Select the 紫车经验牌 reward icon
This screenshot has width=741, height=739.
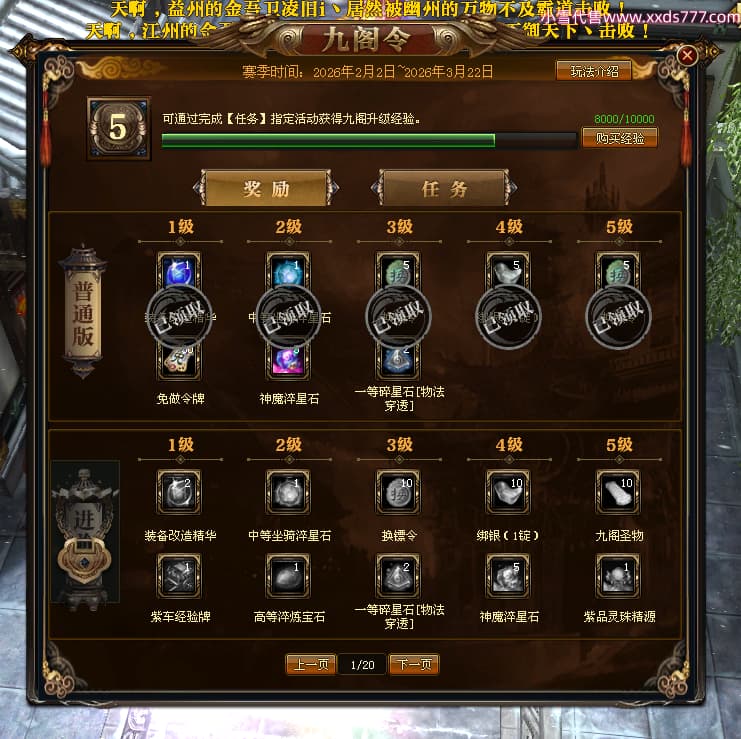179,576
